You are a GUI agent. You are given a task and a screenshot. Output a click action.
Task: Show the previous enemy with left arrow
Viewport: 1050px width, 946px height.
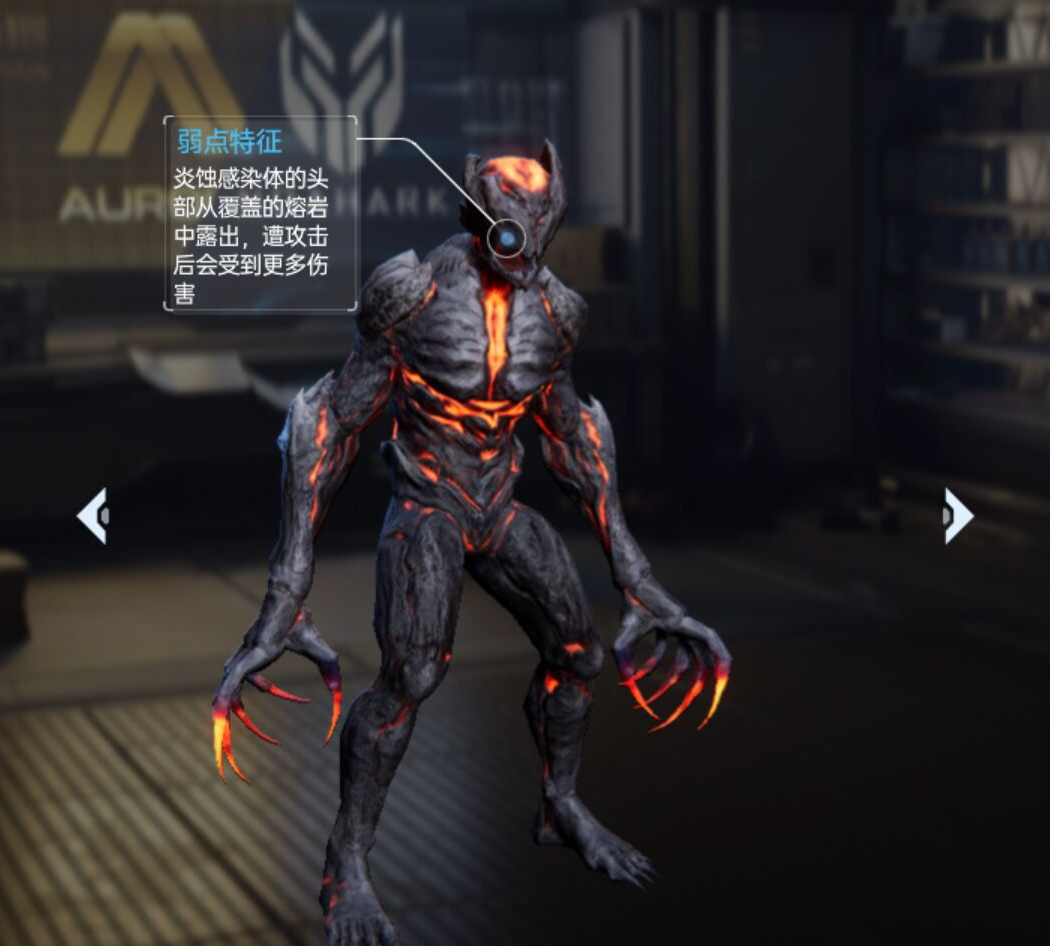pos(92,516)
